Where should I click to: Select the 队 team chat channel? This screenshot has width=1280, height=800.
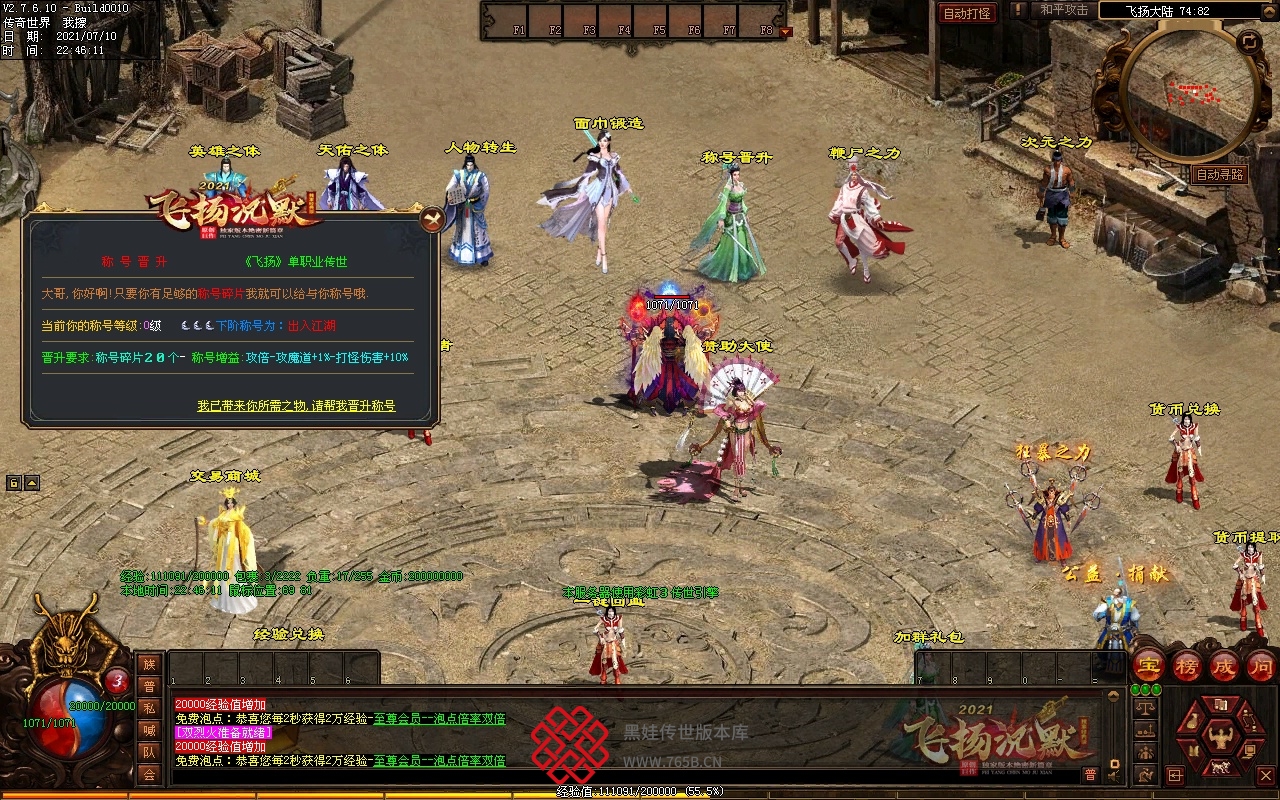point(149,752)
